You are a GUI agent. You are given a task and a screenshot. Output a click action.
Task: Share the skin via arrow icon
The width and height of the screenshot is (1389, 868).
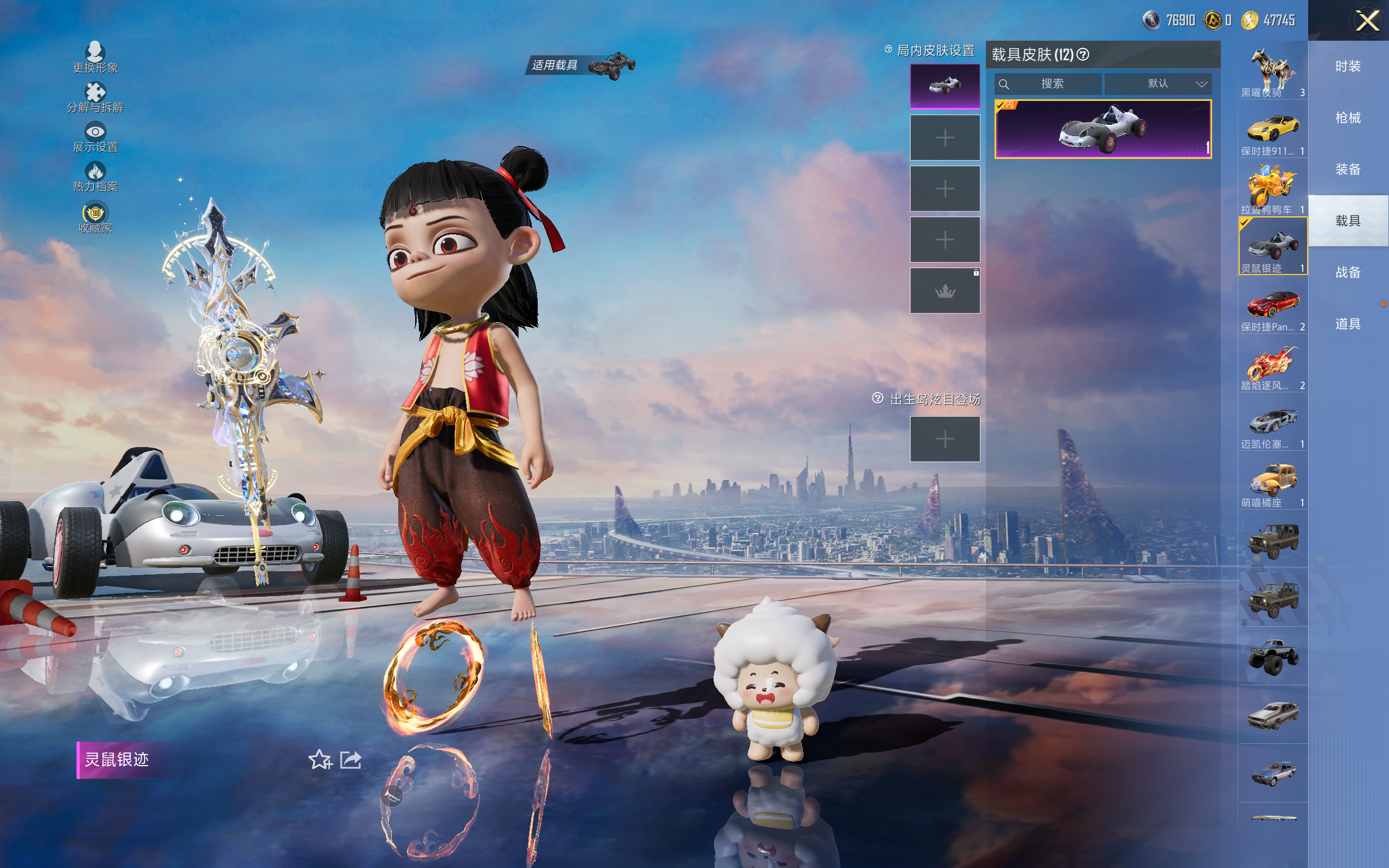click(x=351, y=759)
